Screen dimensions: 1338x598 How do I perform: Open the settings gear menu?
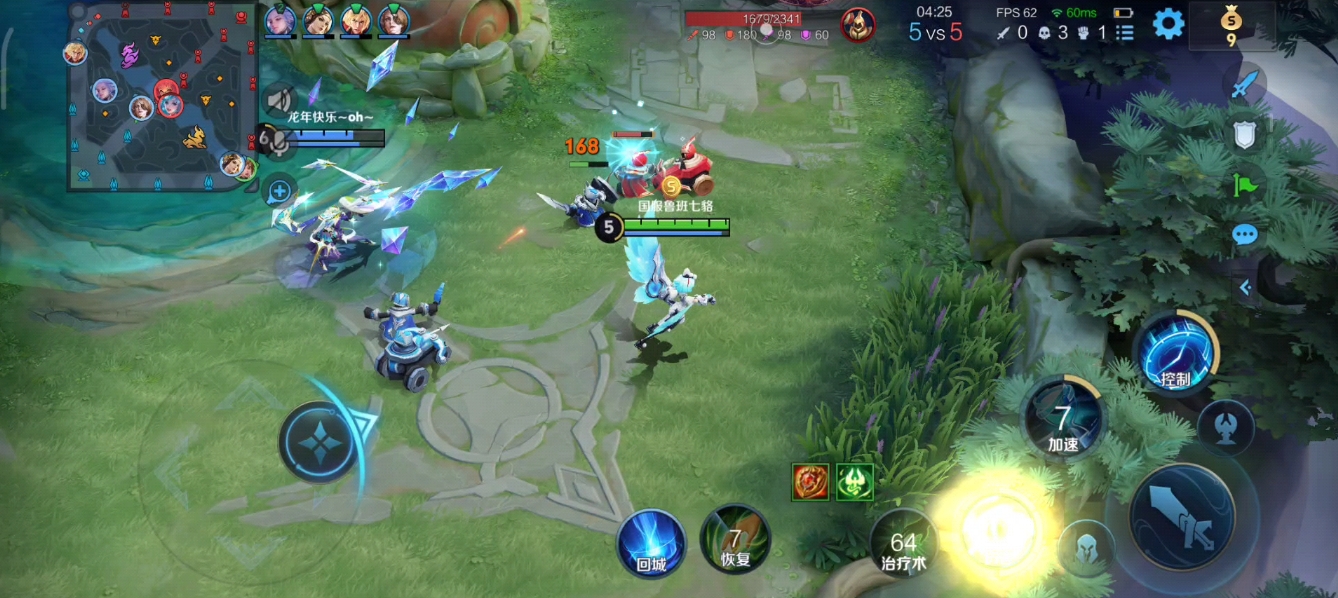(1168, 24)
